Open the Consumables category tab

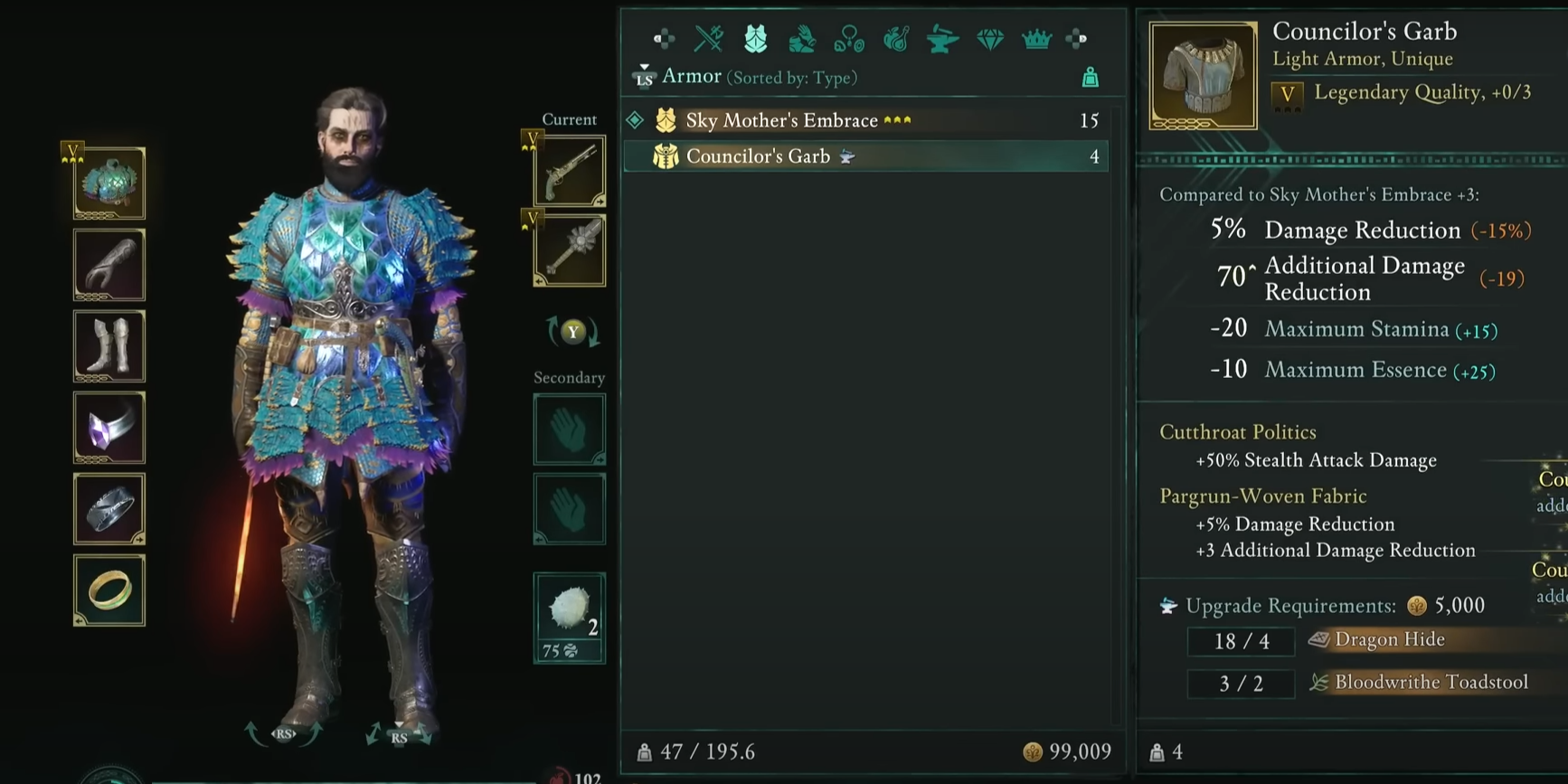[x=895, y=39]
